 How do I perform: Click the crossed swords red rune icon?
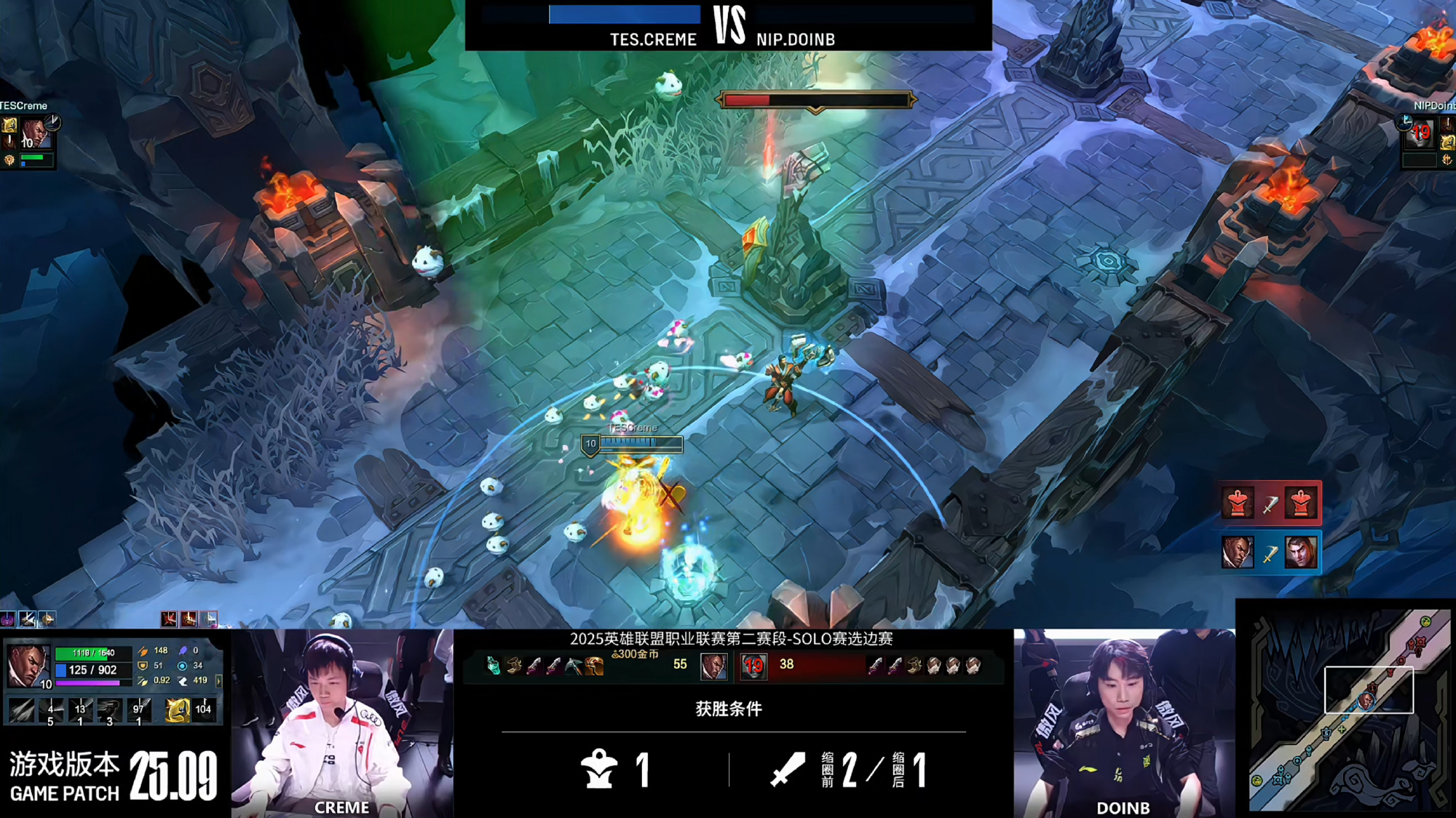pyautogui.click(x=169, y=619)
